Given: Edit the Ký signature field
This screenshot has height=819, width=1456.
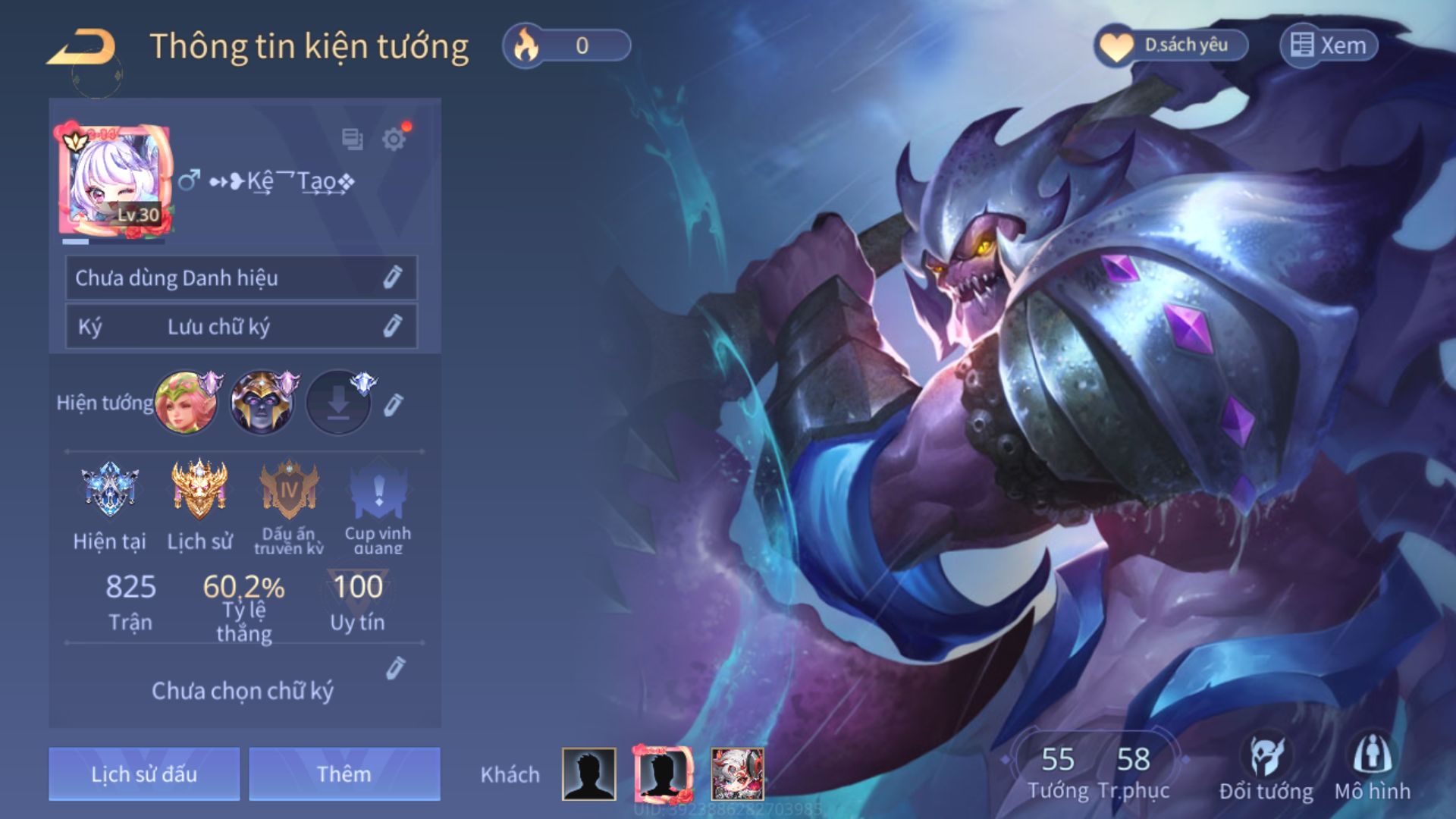Looking at the screenshot, I should coord(392,326).
